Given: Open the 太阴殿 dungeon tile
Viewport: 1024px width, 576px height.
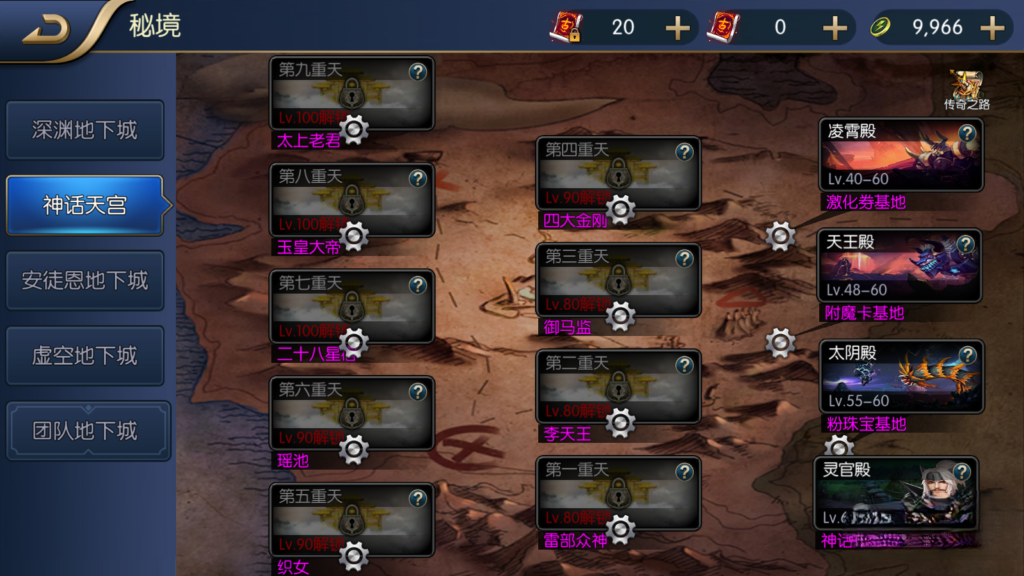Looking at the screenshot, I should [x=900, y=376].
